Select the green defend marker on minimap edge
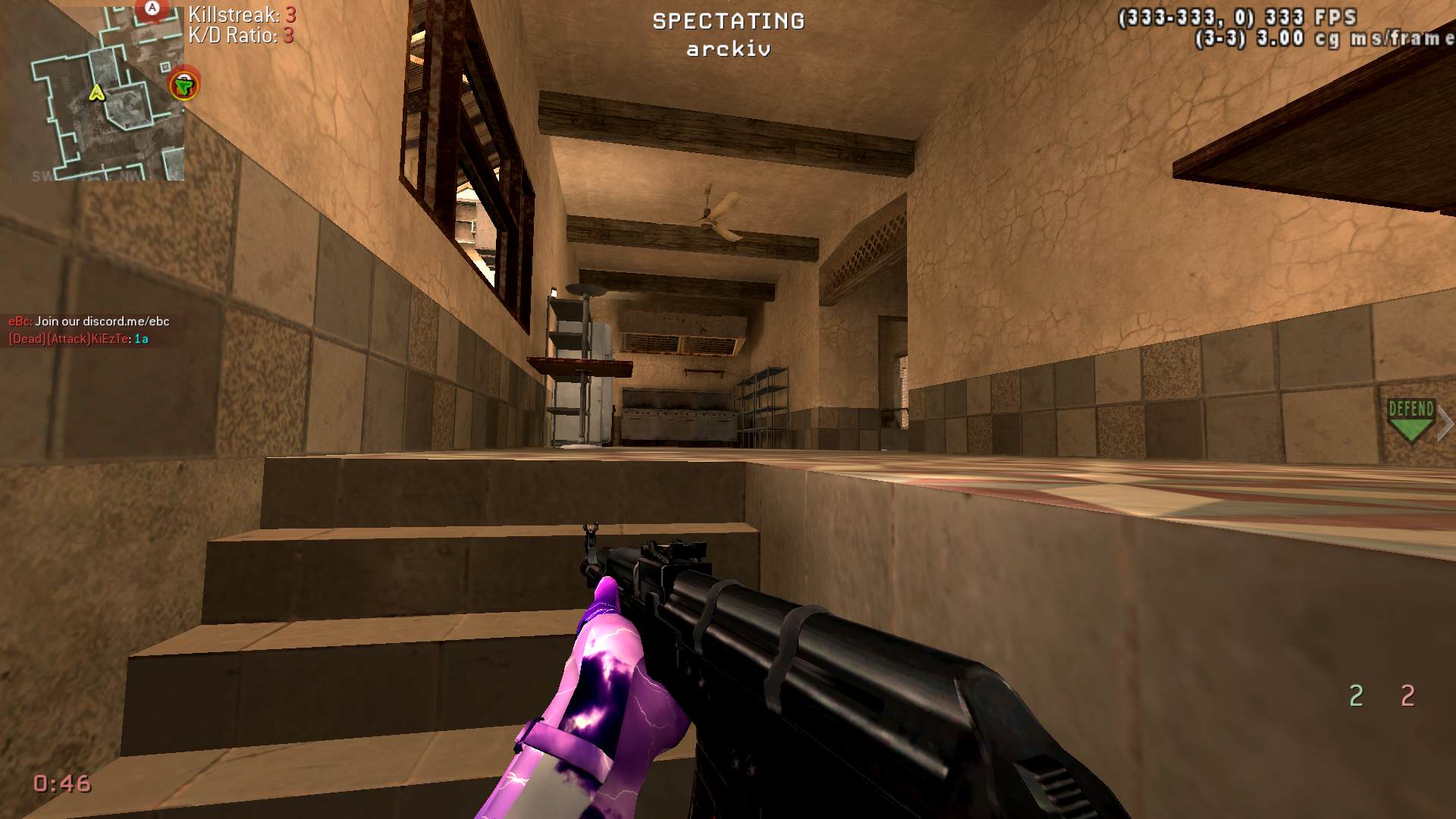Image resolution: width=1456 pixels, height=819 pixels. pos(184,83)
